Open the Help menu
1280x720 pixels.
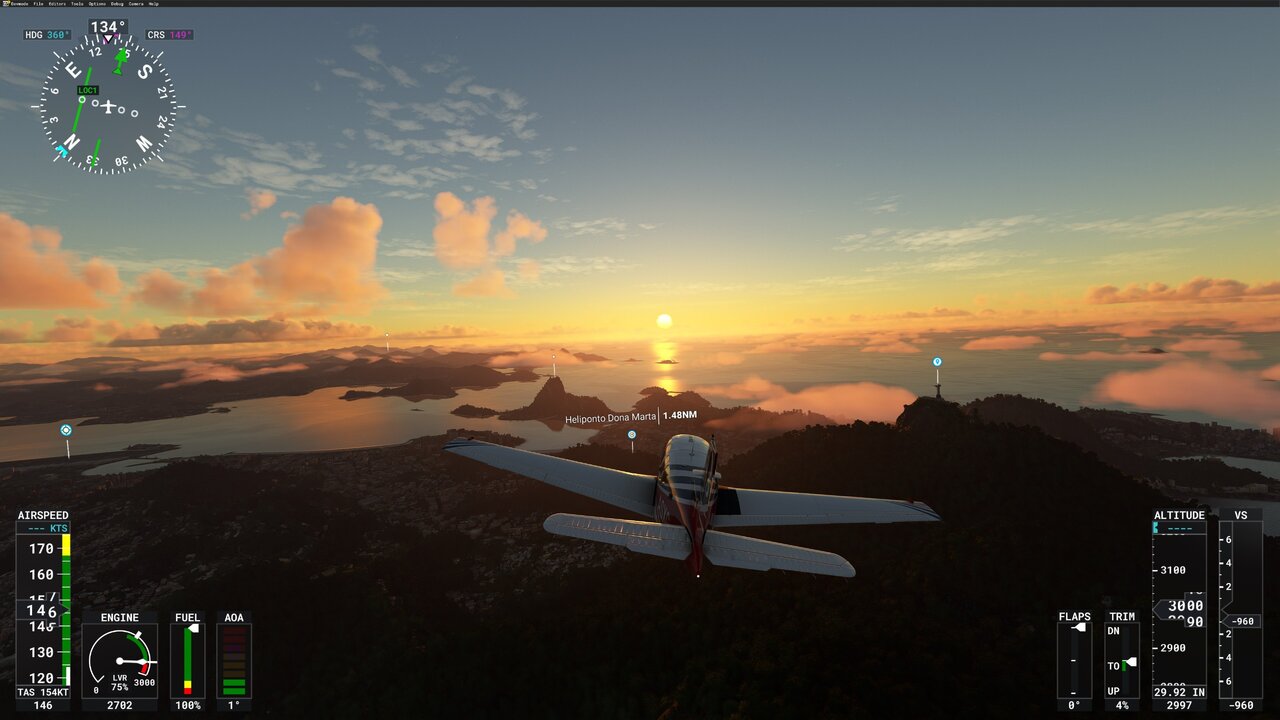click(152, 3)
